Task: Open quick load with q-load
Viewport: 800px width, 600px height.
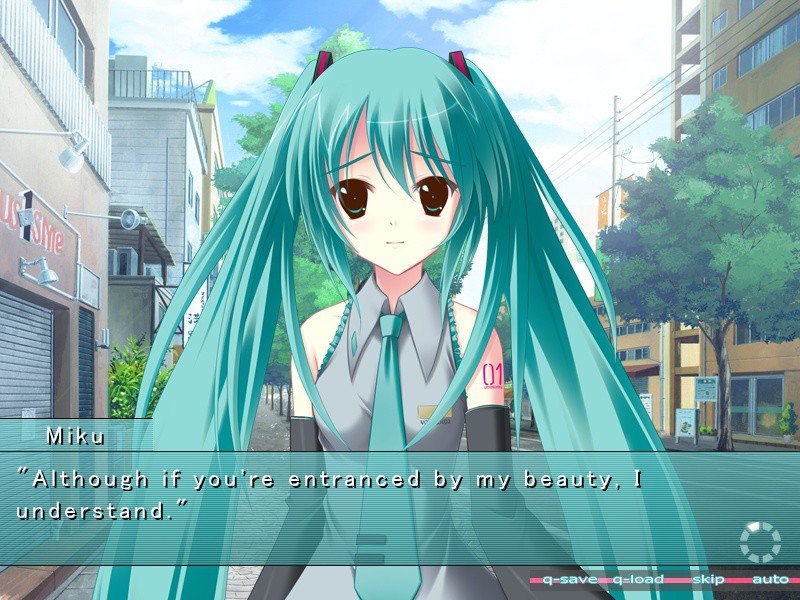Action: [638, 580]
